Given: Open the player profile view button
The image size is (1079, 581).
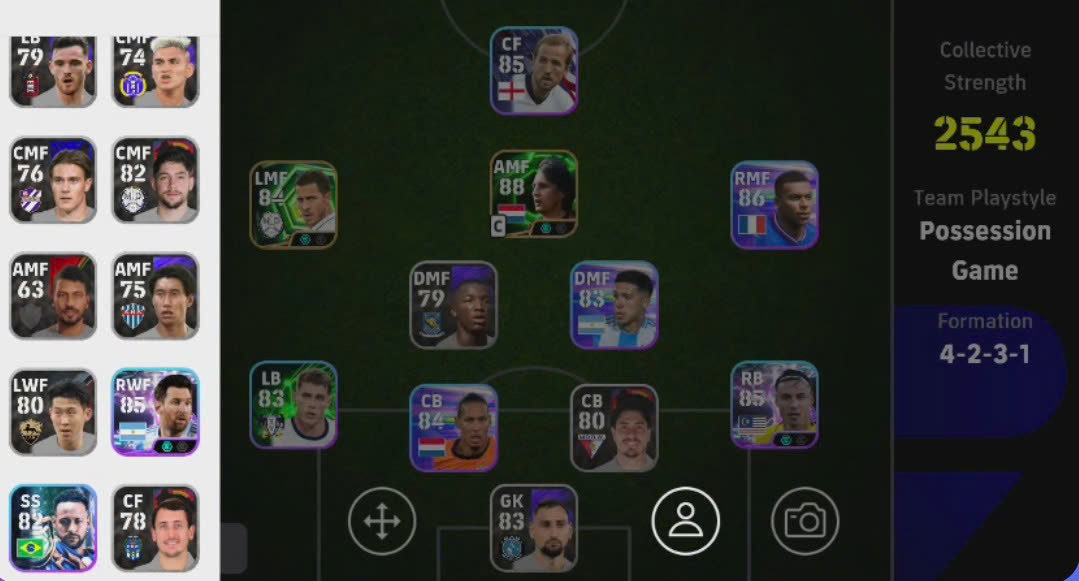Looking at the screenshot, I should (685, 521).
